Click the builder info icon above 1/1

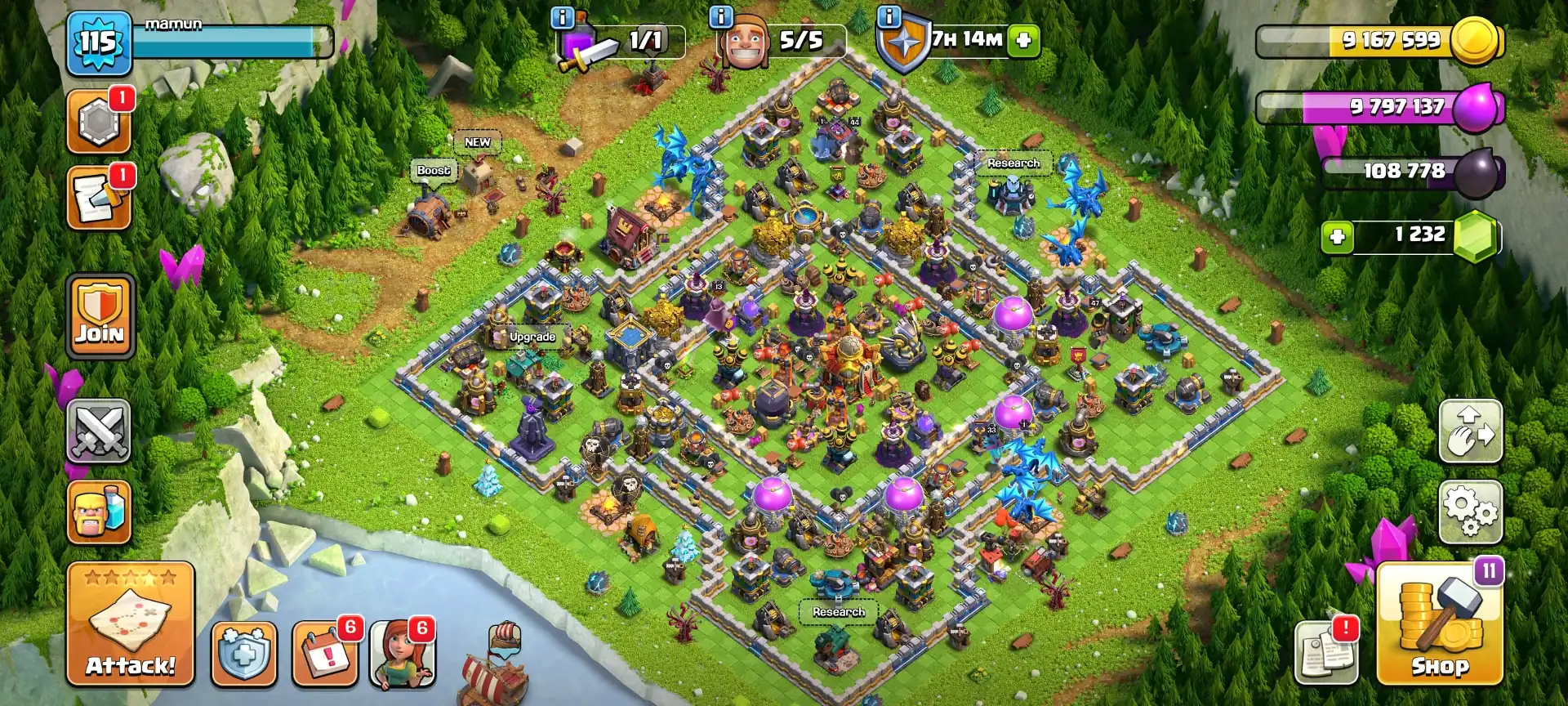coord(563,15)
